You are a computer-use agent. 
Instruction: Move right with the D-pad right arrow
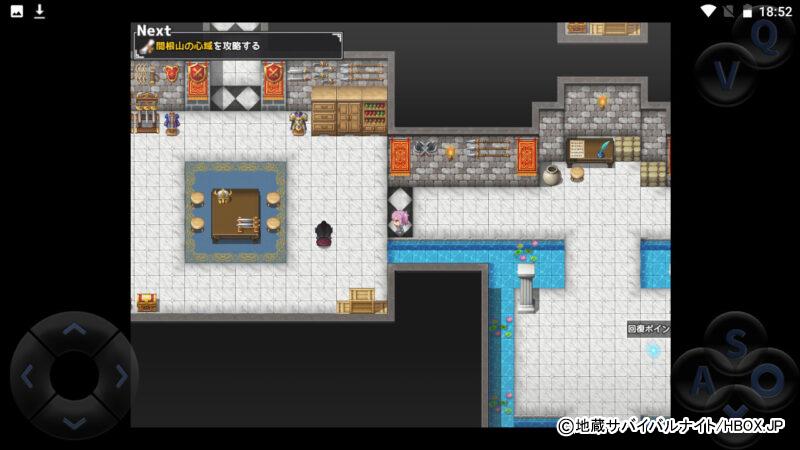click(121, 376)
